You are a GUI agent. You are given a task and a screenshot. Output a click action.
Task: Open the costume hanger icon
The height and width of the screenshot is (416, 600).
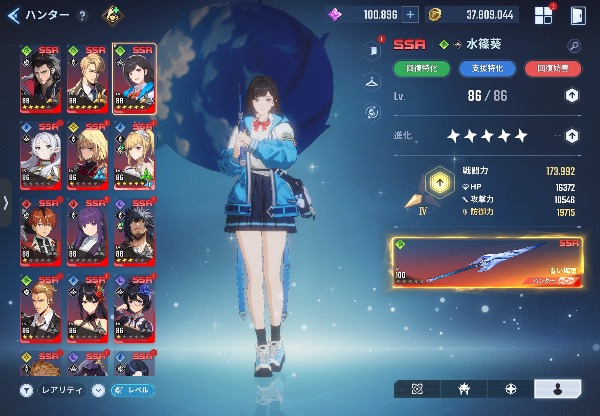[373, 80]
